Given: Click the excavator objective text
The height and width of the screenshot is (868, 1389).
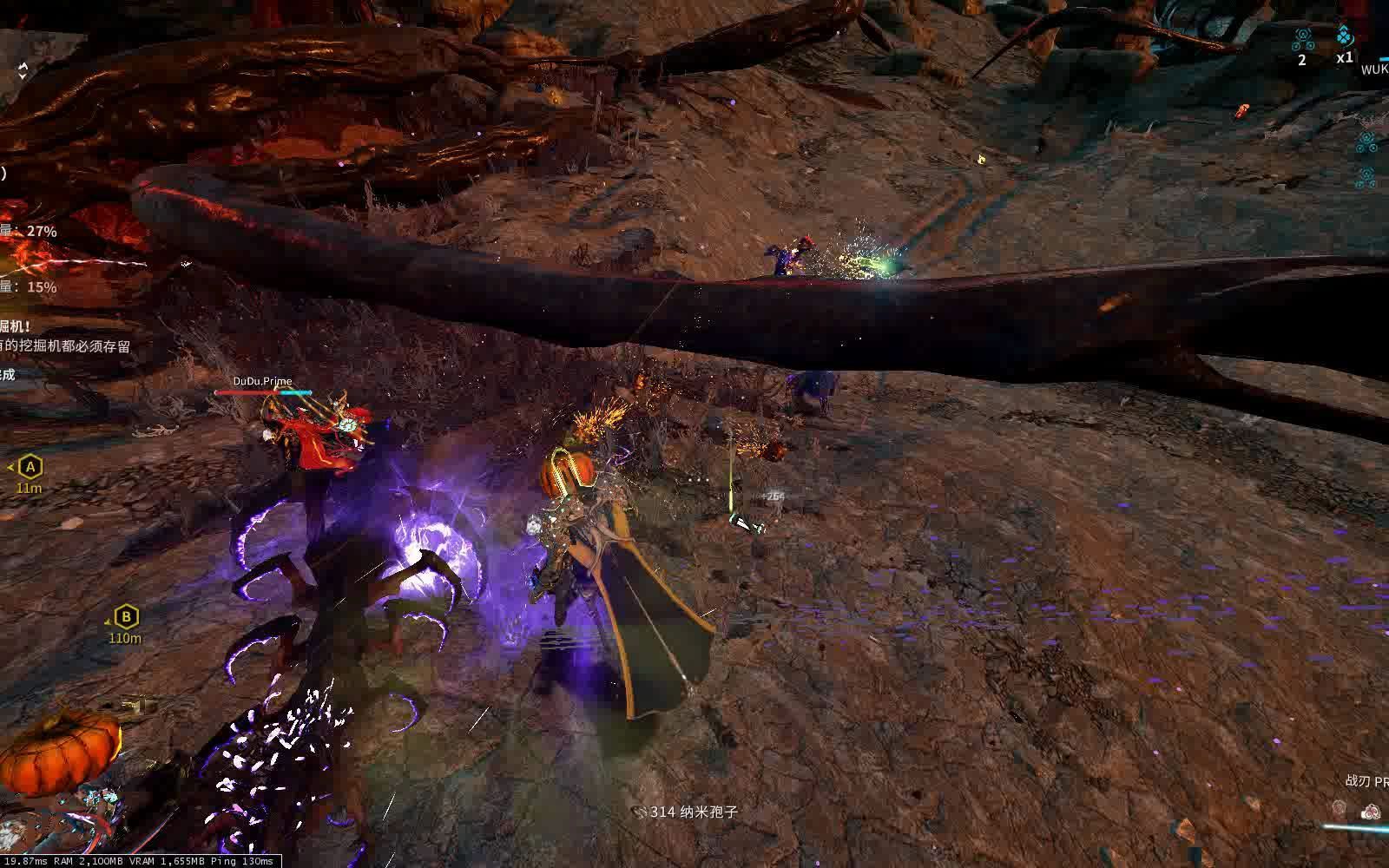Looking at the screenshot, I should pos(65,345).
